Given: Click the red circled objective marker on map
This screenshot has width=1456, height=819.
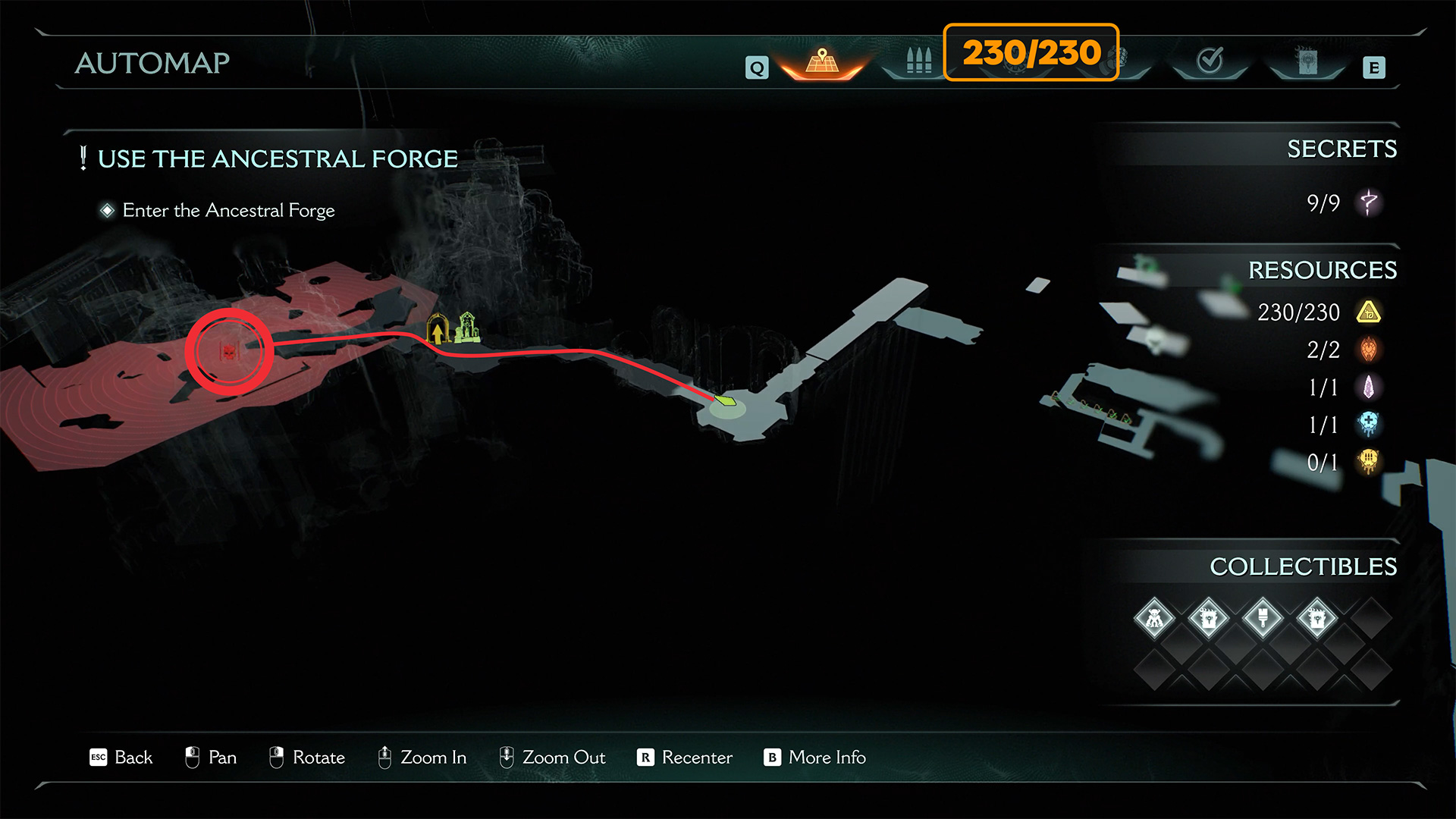Looking at the screenshot, I should point(229,352).
